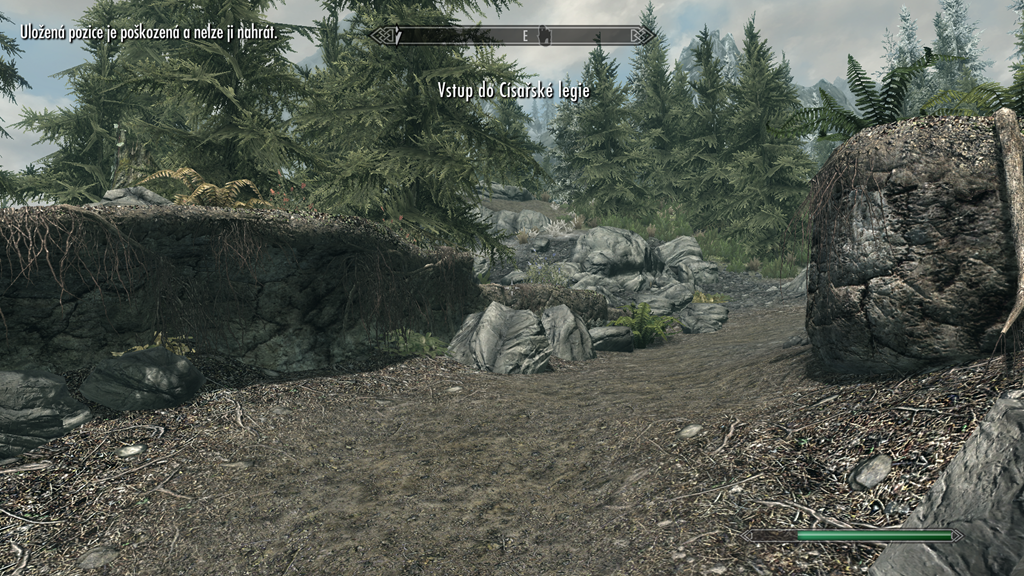1024x576 pixels.
Task: Click the compass bar at top
Action: tap(512, 36)
